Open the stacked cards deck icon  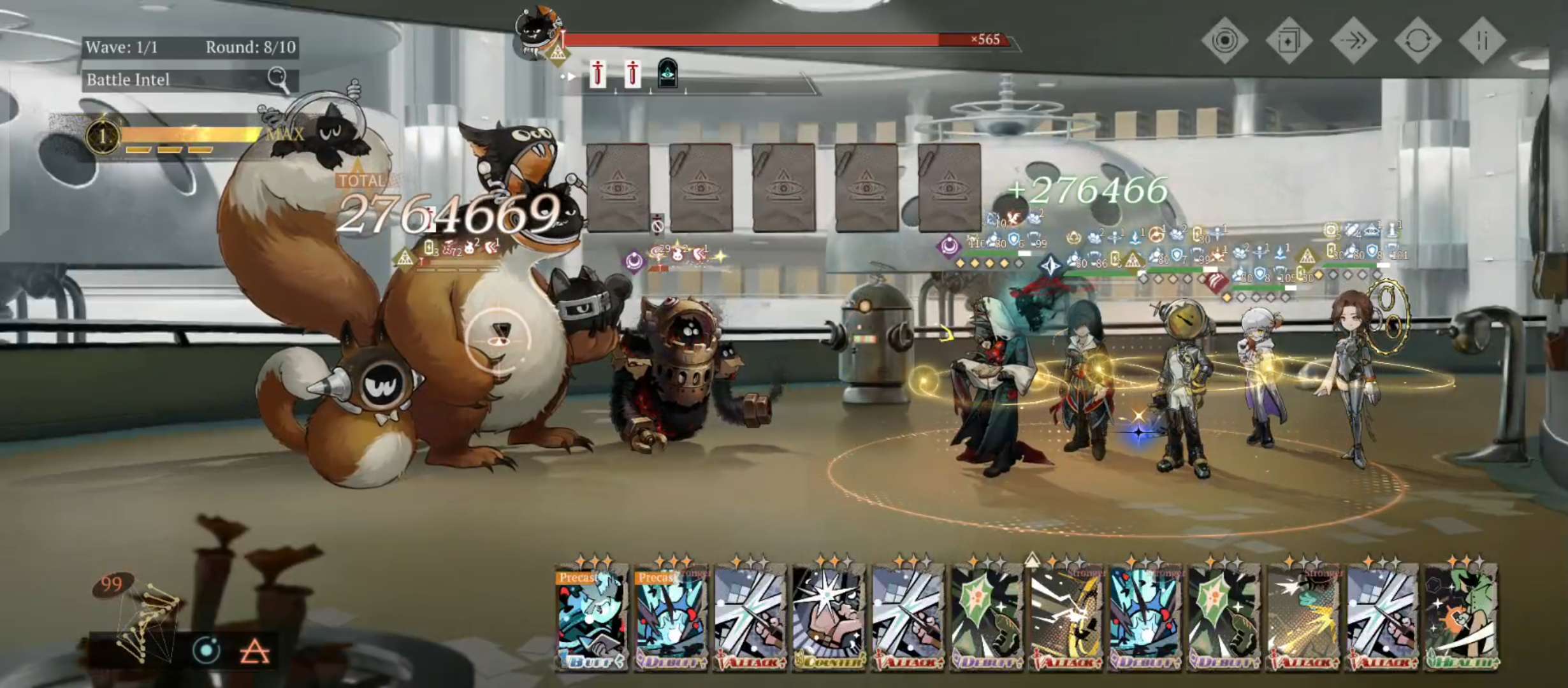1288,41
